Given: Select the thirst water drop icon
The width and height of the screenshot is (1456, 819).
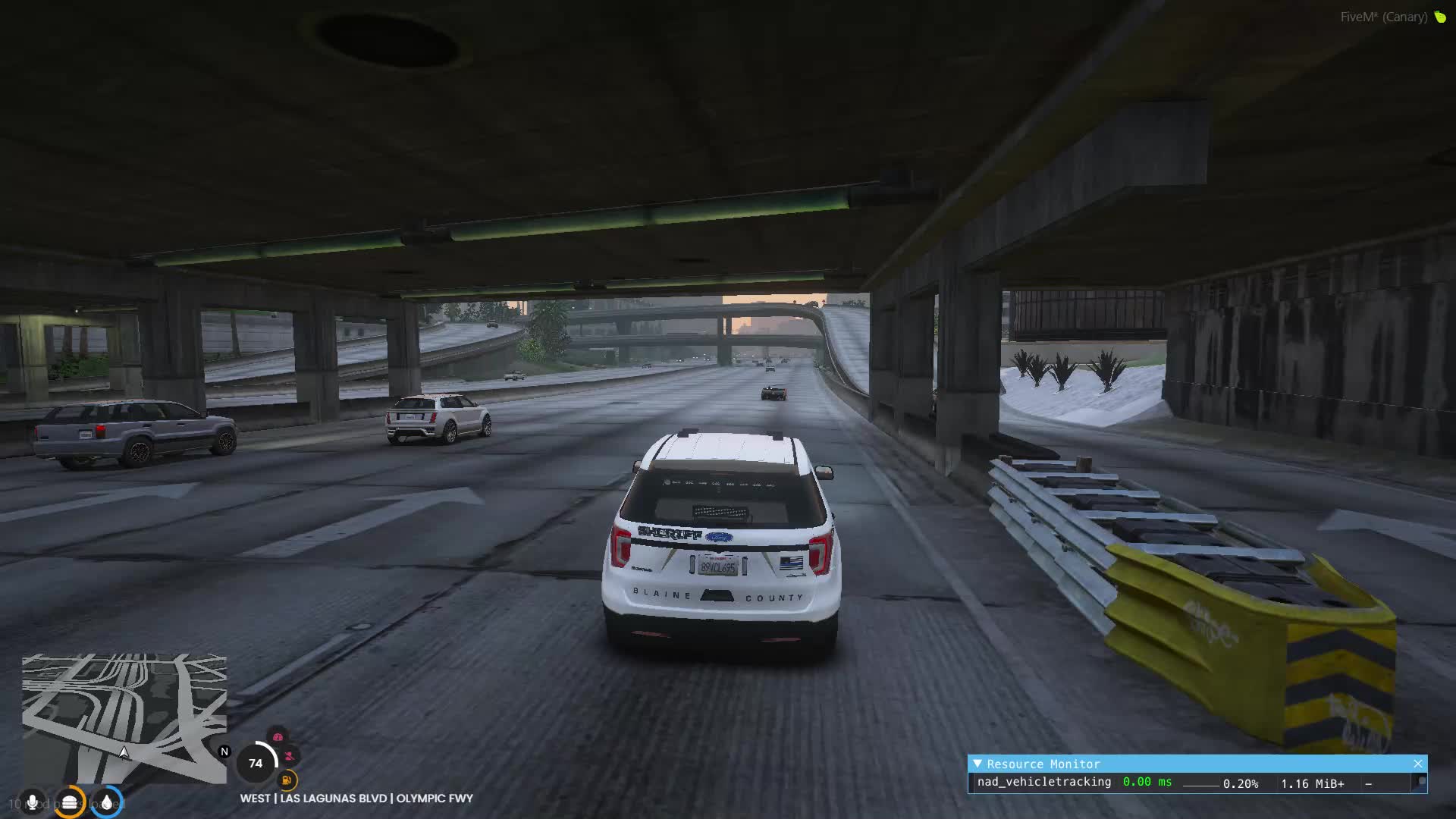Looking at the screenshot, I should (107, 802).
